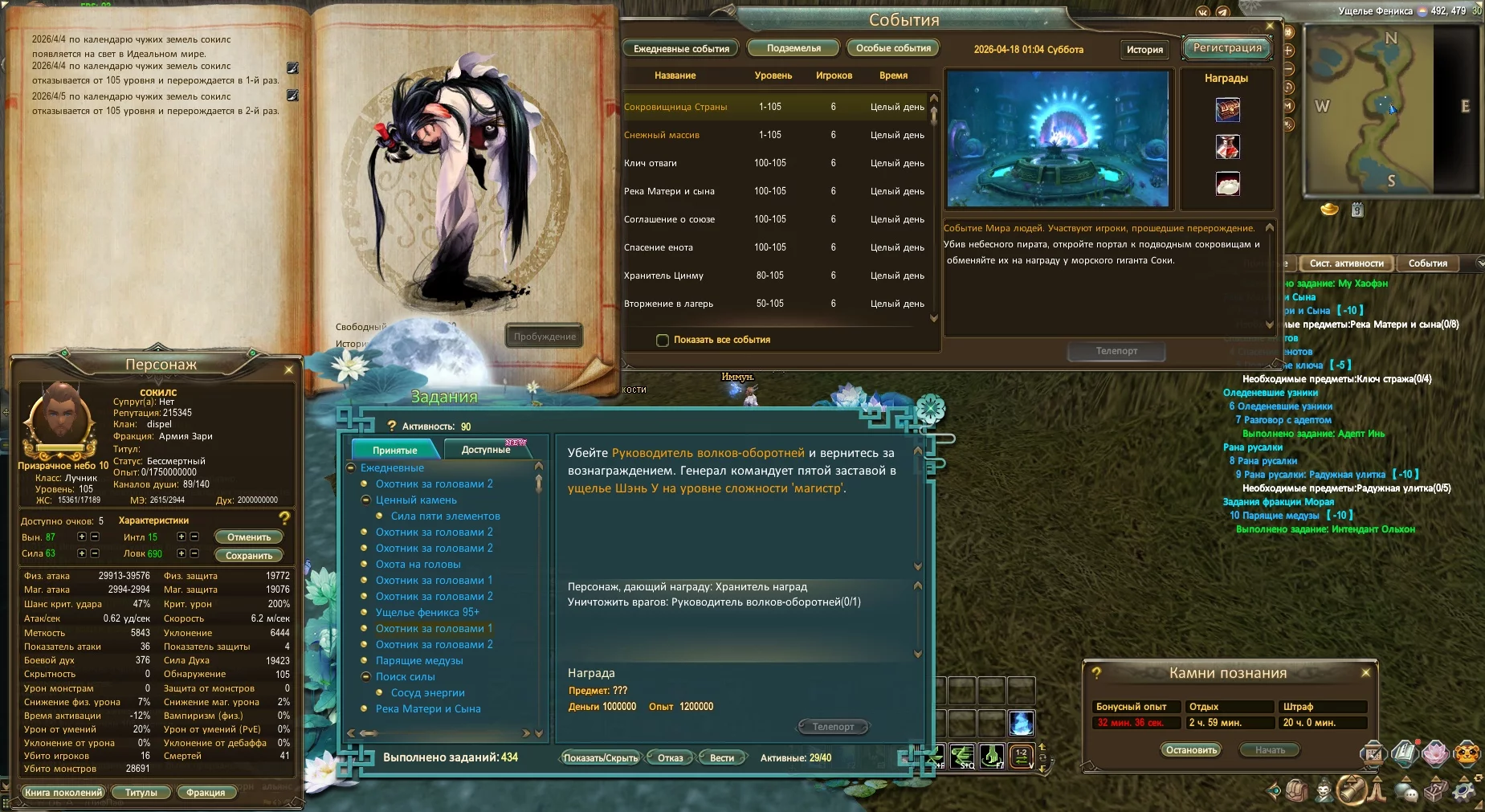Close the Камни познания window
1485x812 pixels.
[1365, 672]
